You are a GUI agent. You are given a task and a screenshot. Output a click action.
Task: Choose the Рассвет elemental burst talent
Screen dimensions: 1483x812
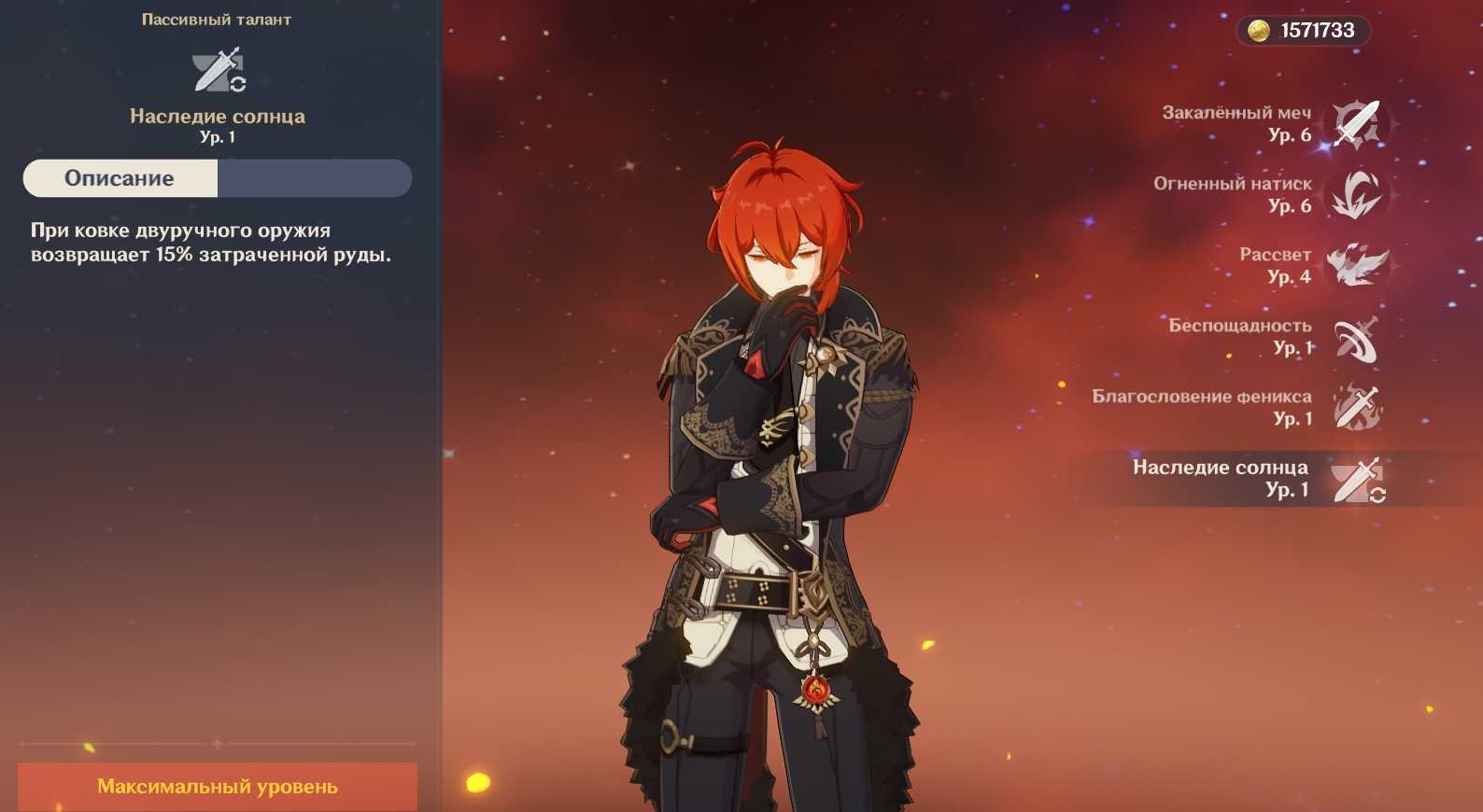pyautogui.click(x=1355, y=266)
